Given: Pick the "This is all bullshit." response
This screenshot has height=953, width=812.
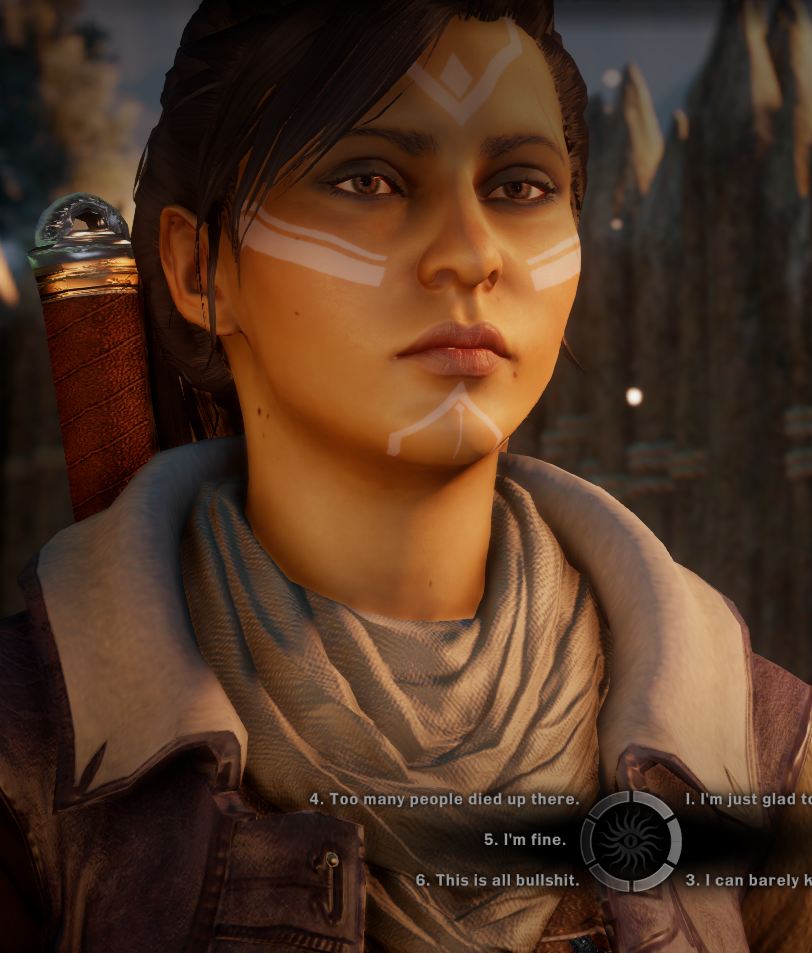Looking at the screenshot, I should (490, 880).
